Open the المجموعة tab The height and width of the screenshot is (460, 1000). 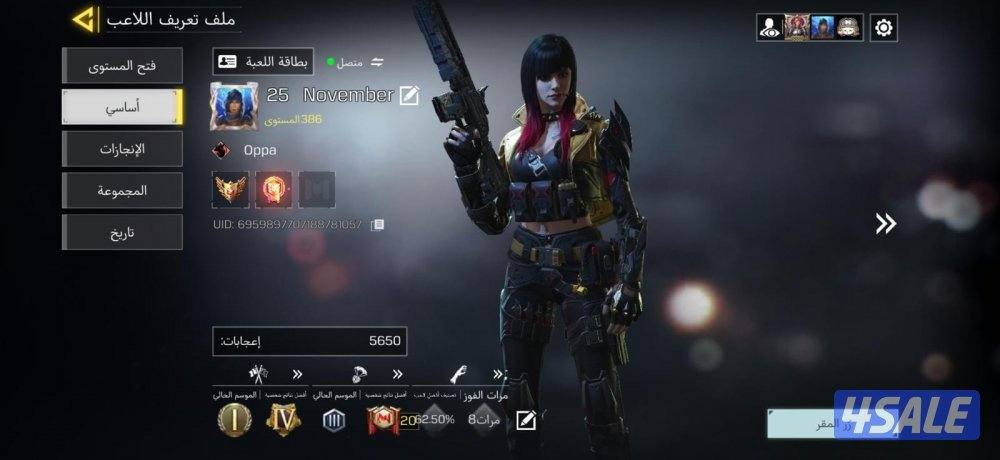(122, 190)
